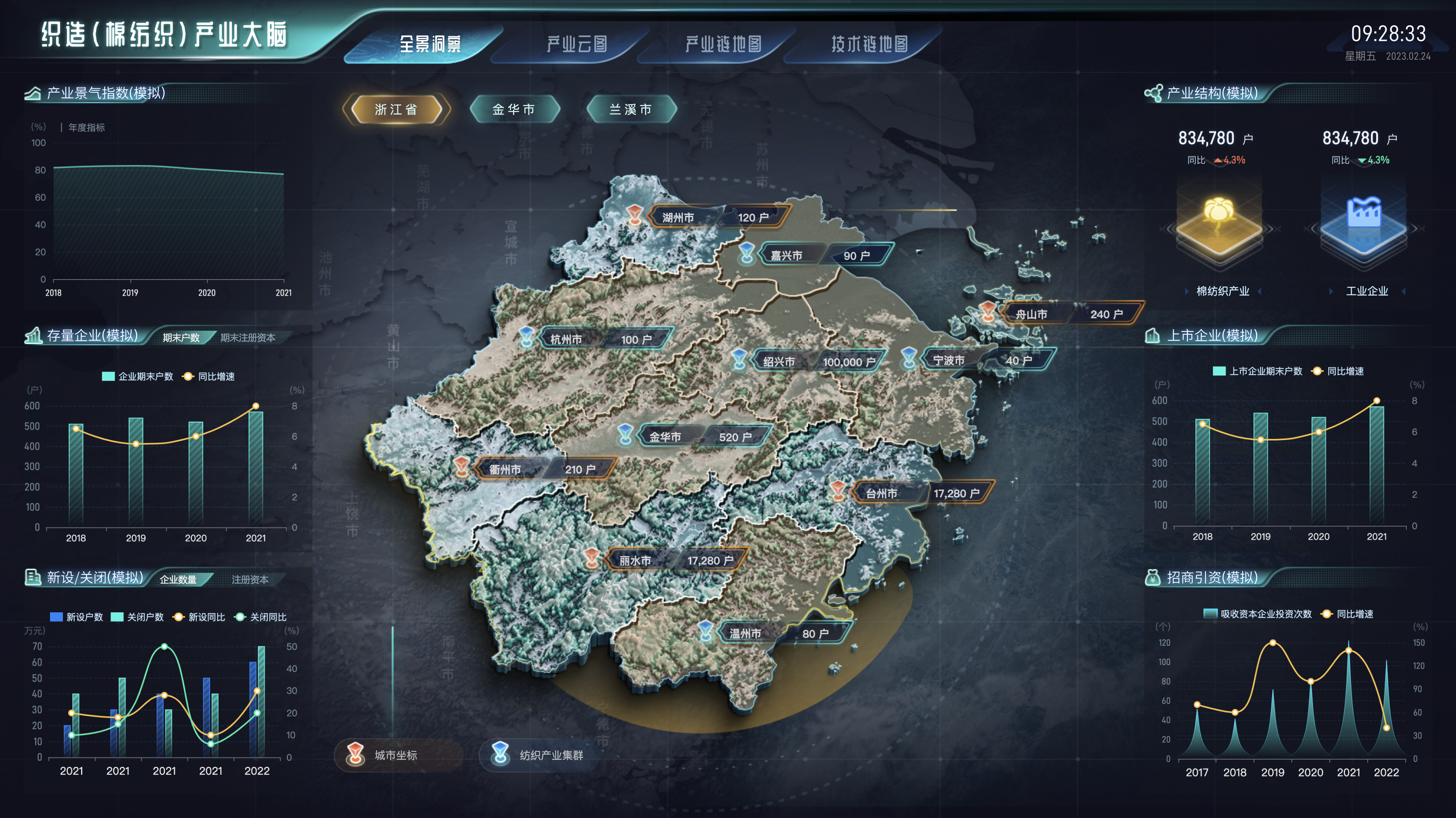This screenshot has width=1456, height=818.
Task: Switch 存量企业 chart to 期末注册资本
Action: point(248,338)
